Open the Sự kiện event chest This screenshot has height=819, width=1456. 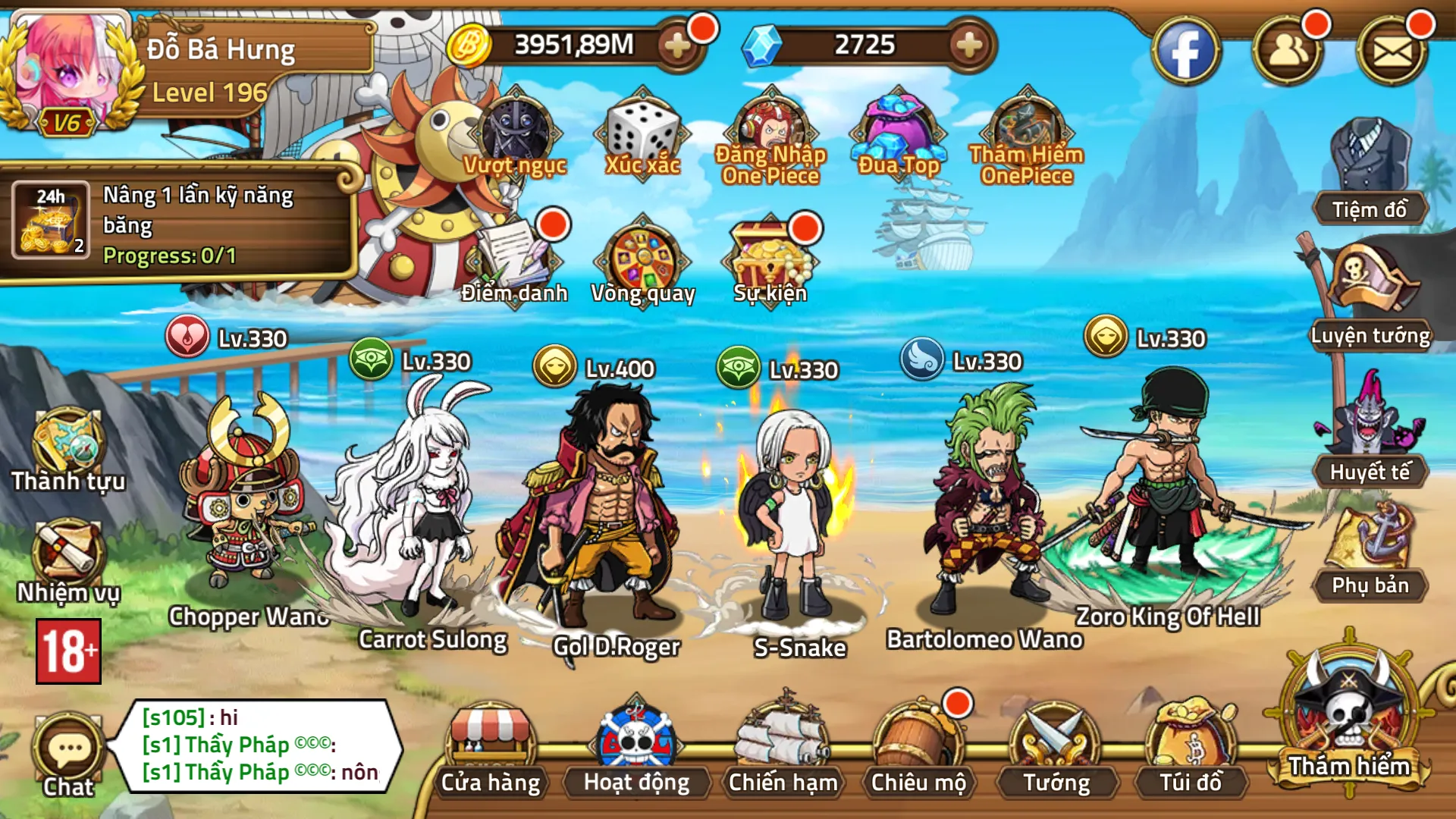point(770,262)
